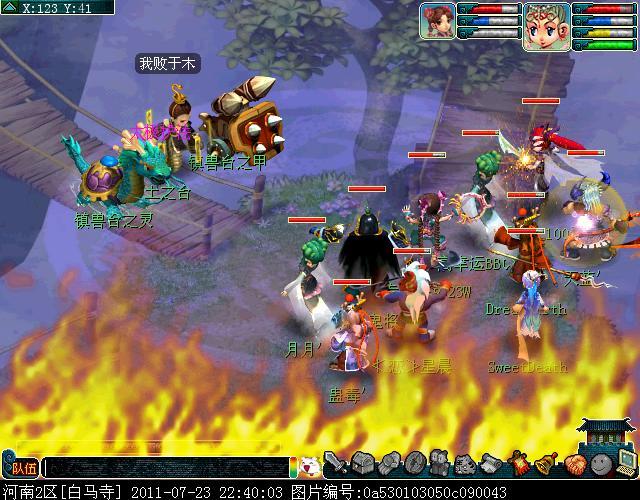This screenshot has width=640, height=500.
Task: Select the sword attack icon
Action: (x=336, y=464)
